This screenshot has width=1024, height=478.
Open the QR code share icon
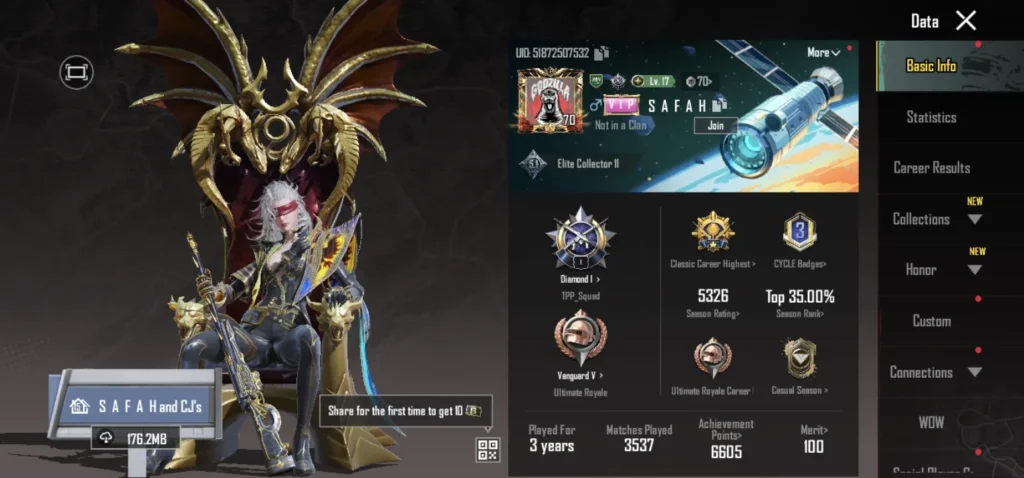pos(487,450)
